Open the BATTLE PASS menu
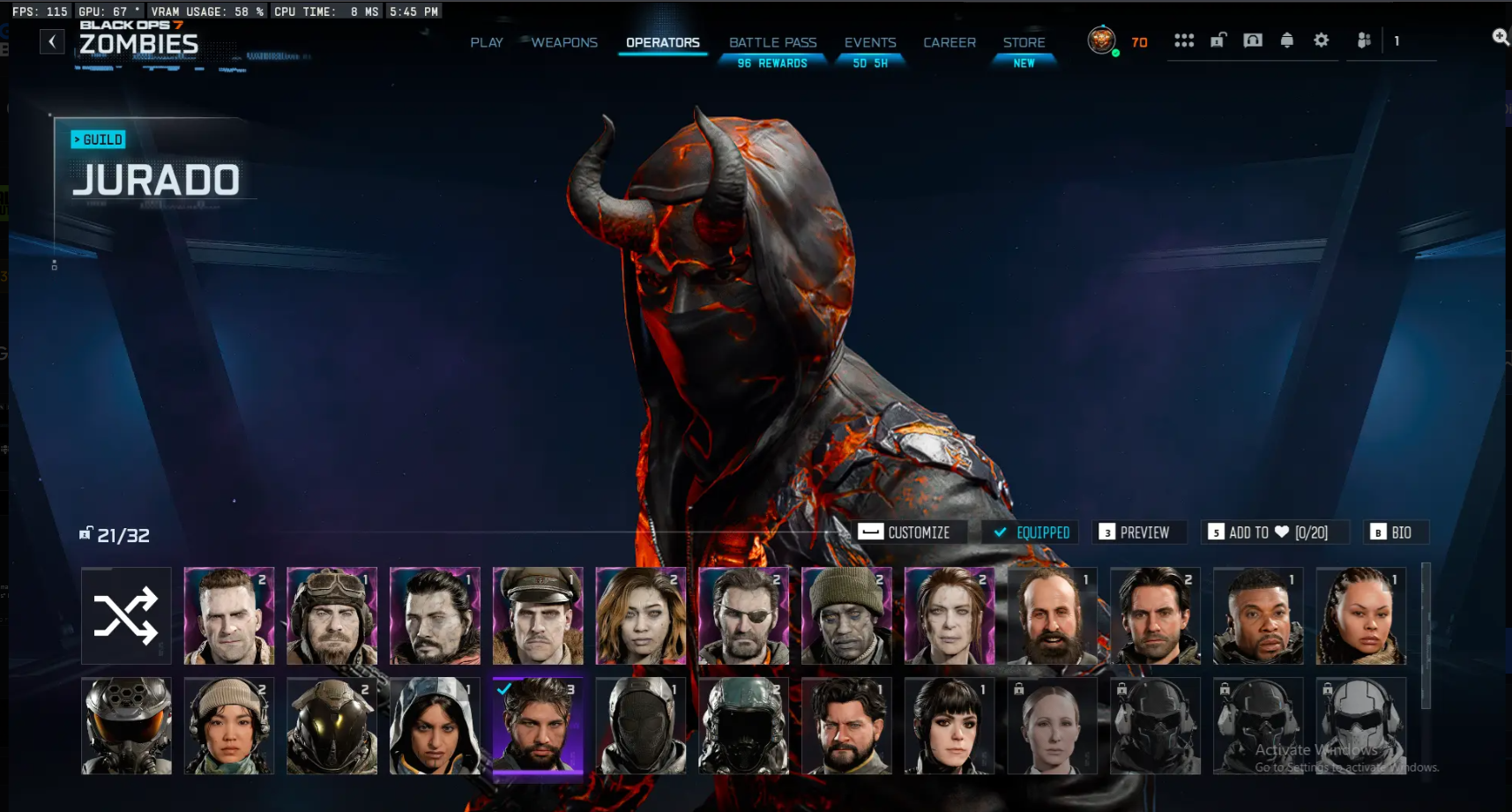Screen dimensions: 1512x812 (772, 41)
